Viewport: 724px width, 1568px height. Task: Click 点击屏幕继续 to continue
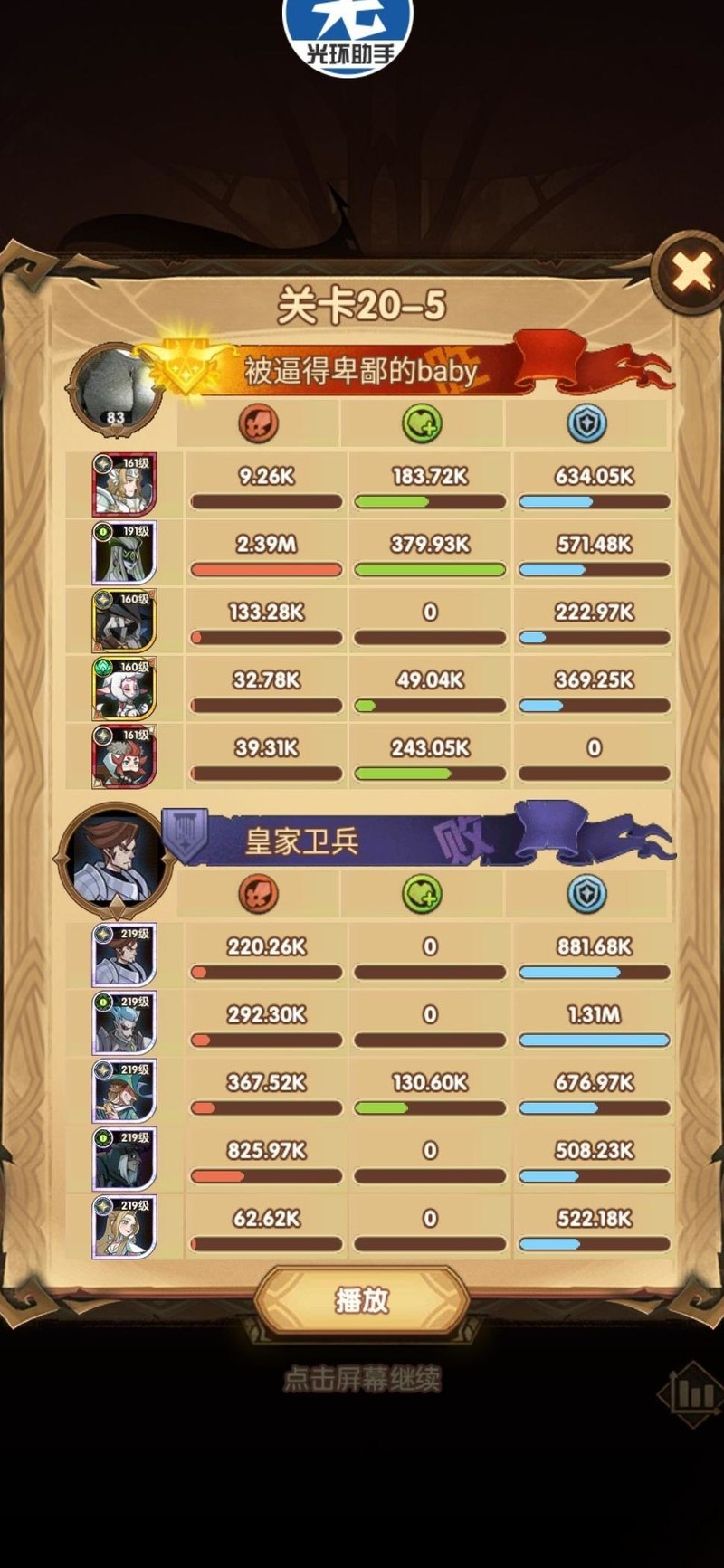[362, 1380]
